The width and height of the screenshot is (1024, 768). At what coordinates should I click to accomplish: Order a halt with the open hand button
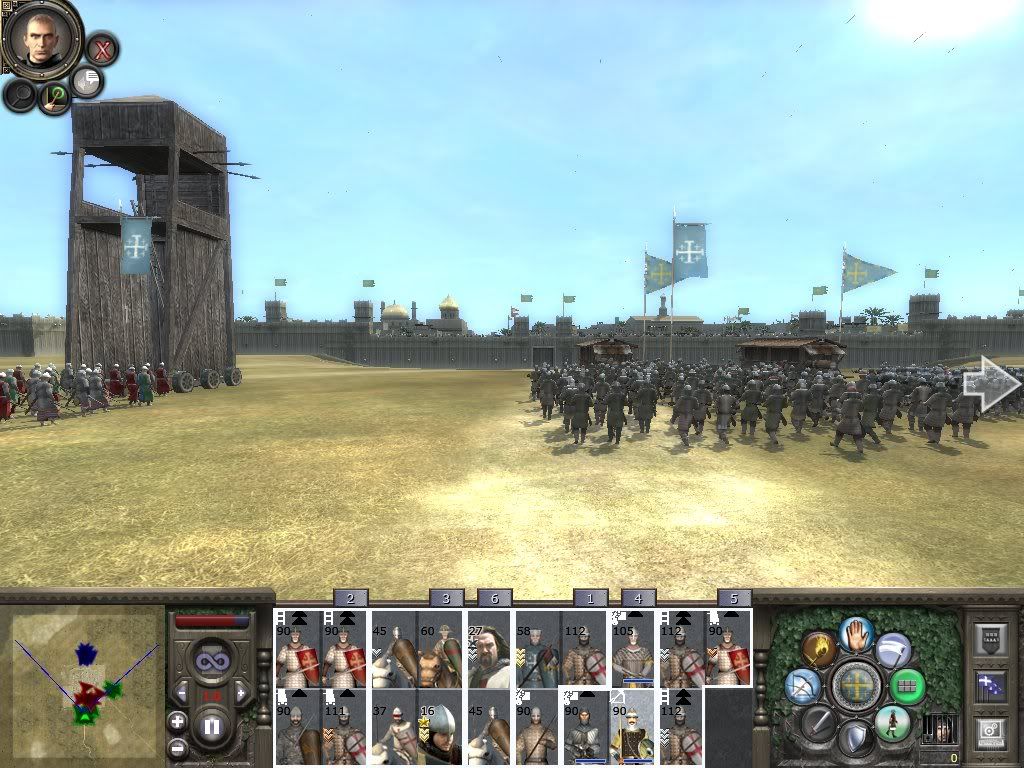coord(854,633)
